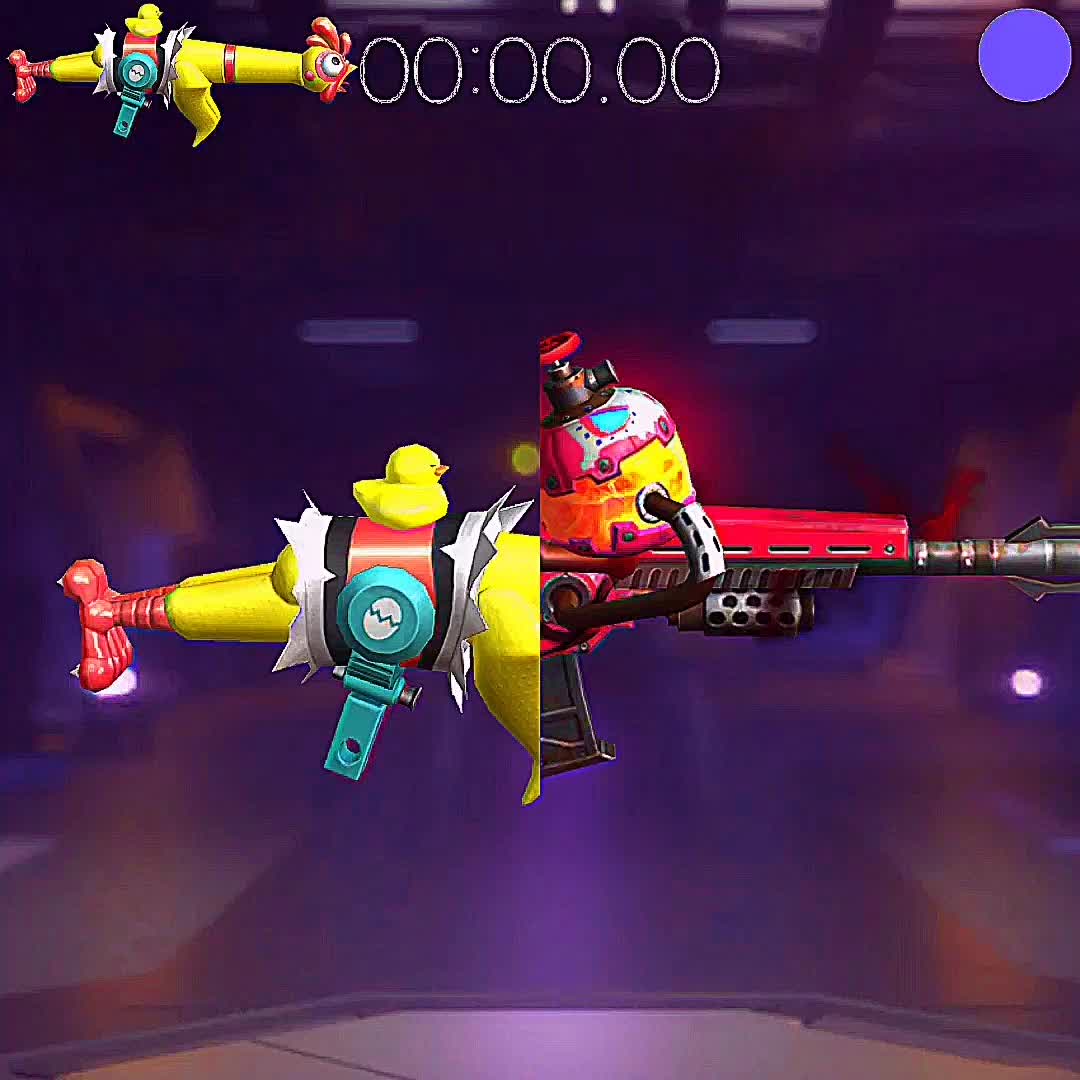Click the purple circle button
This screenshot has height=1080, width=1080.
click(x=1024, y=56)
